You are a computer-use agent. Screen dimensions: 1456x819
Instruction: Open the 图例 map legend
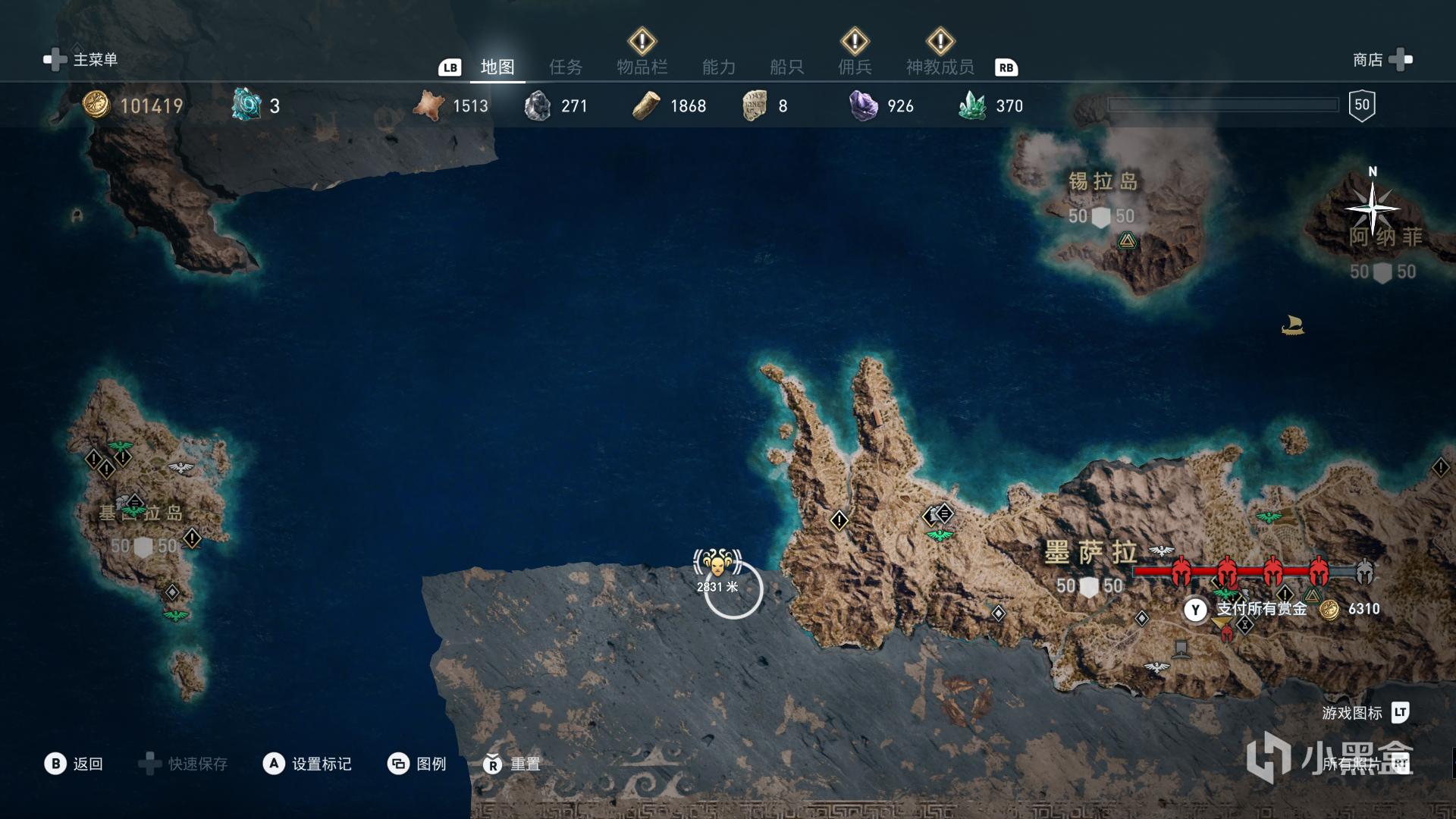(x=418, y=764)
